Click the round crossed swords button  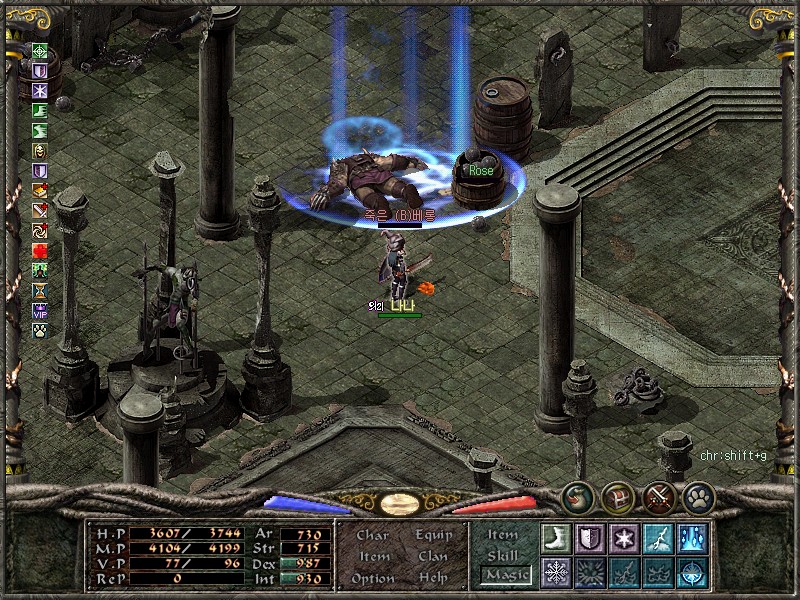coord(658,497)
